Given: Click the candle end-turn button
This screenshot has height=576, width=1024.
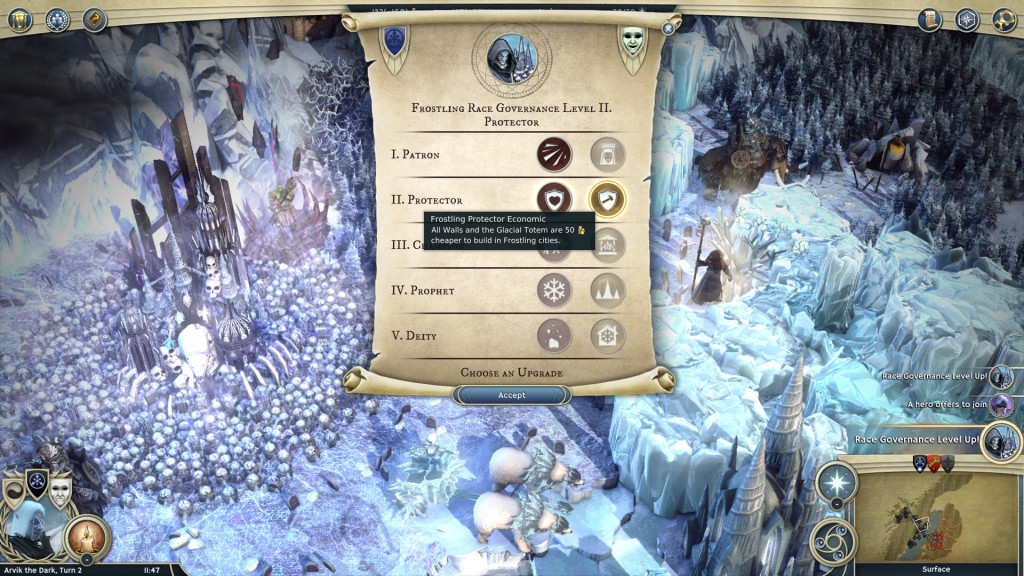Looking at the screenshot, I should pos(87,537).
